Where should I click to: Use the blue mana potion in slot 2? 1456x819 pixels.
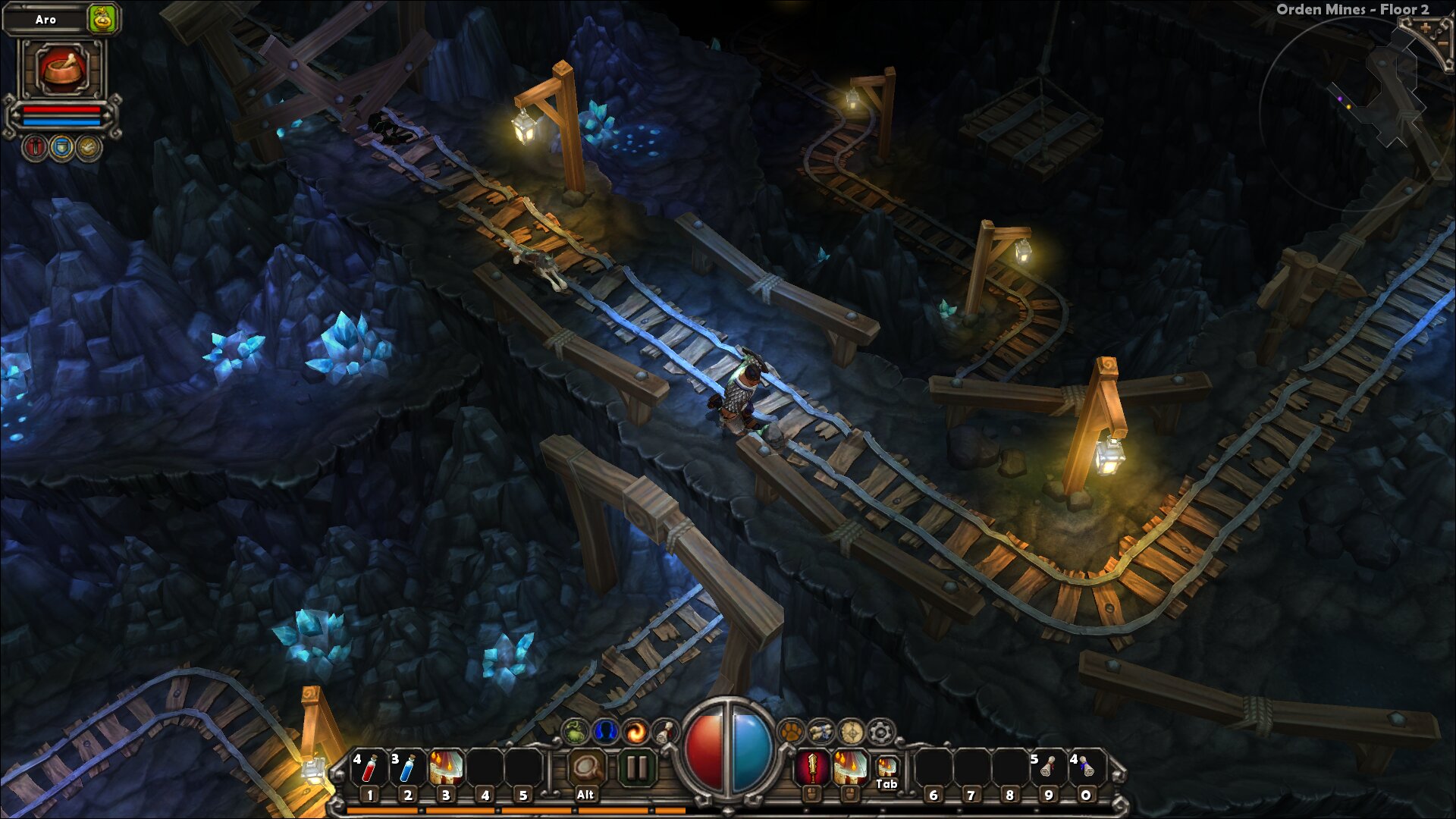click(x=407, y=768)
